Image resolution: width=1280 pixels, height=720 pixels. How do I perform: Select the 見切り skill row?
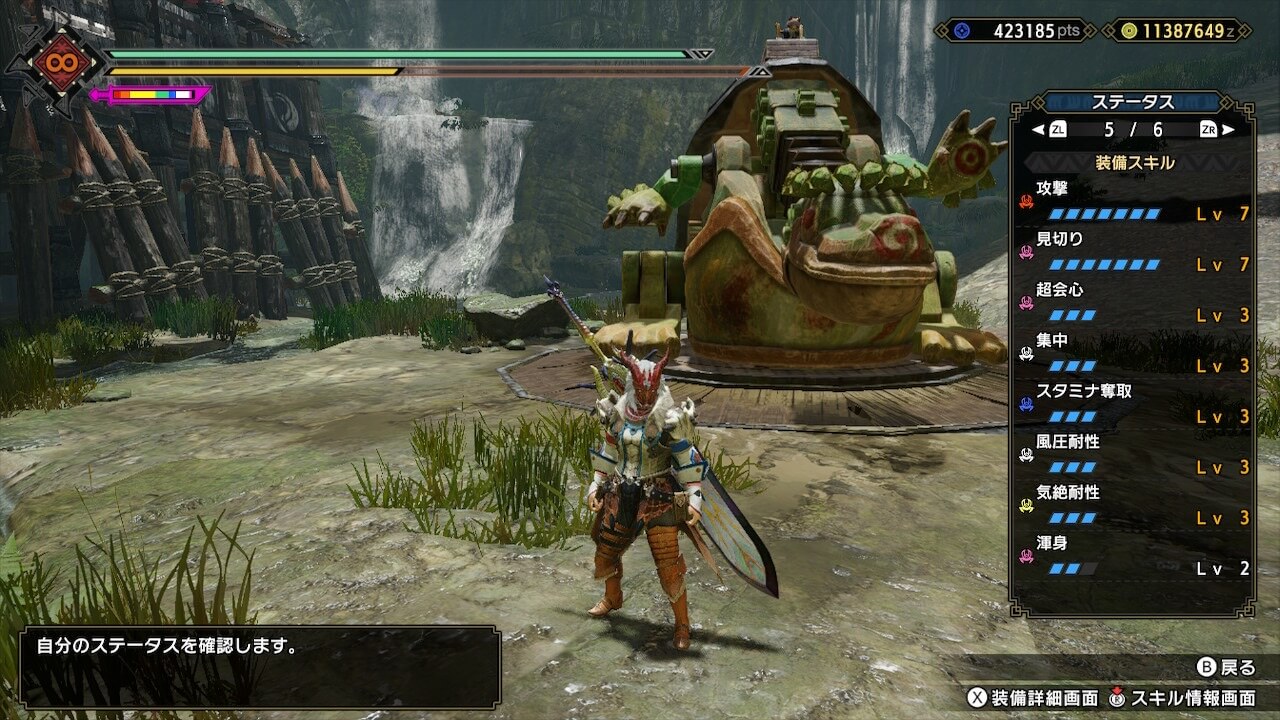(x=1134, y=251)
